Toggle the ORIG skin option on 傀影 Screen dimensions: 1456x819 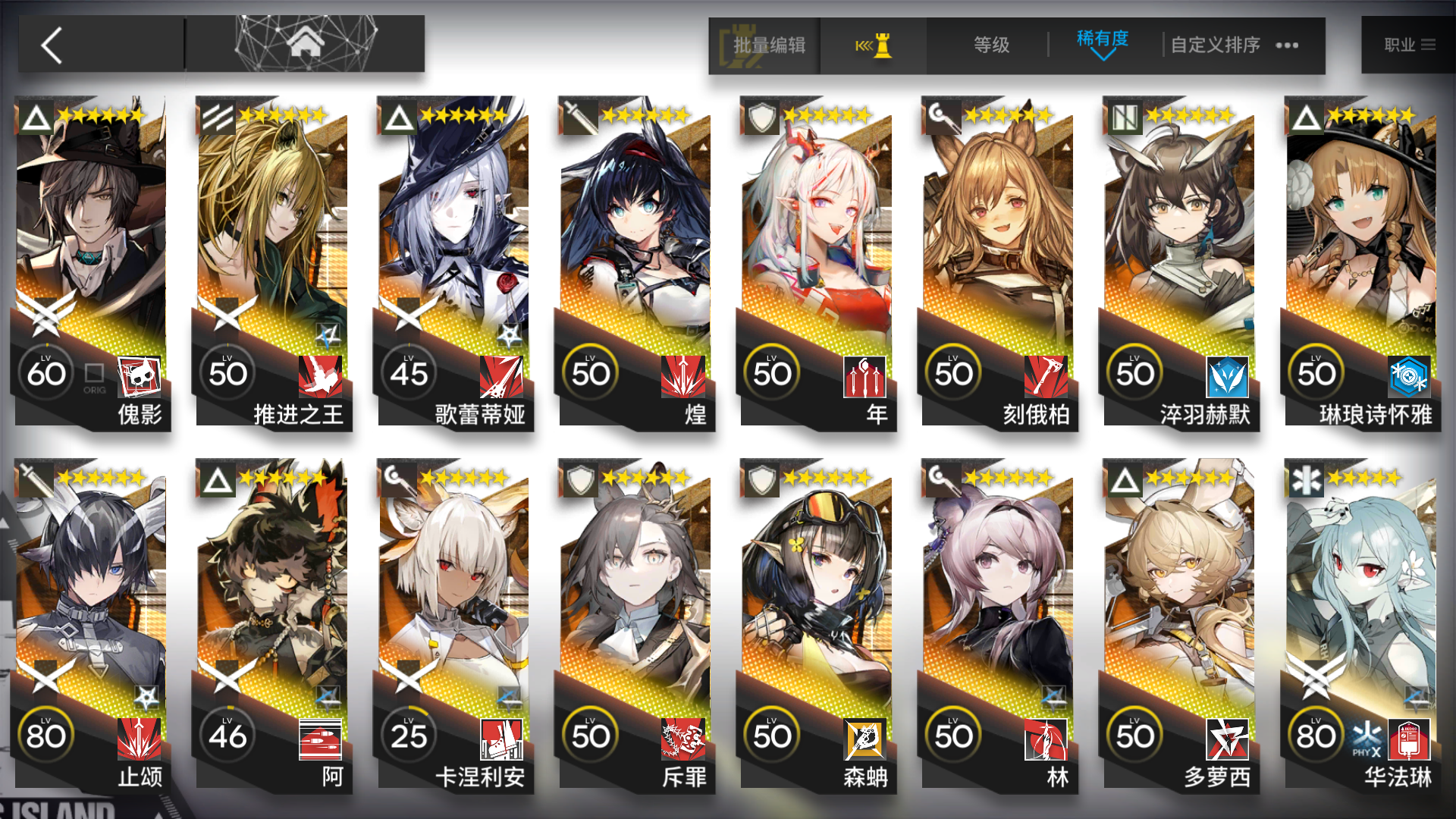point(94,372)
